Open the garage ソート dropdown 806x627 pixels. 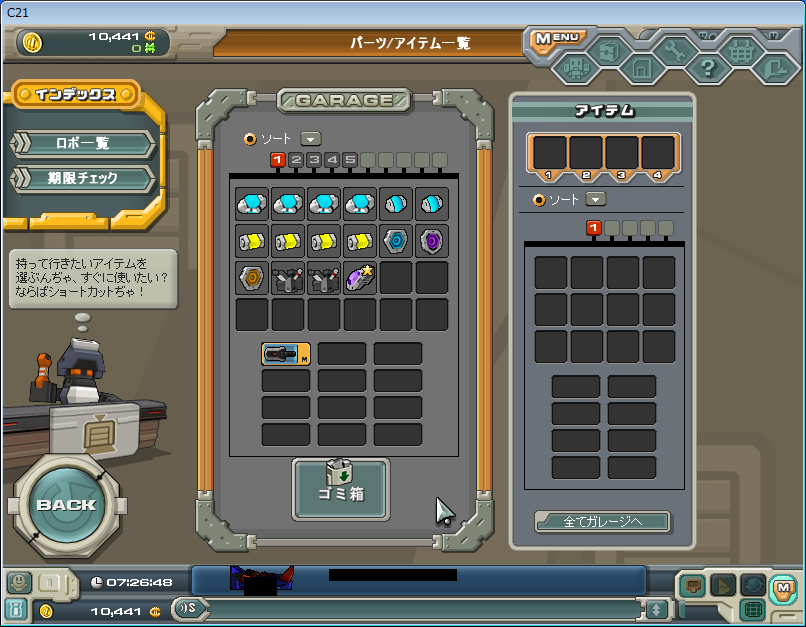point(311,139)
